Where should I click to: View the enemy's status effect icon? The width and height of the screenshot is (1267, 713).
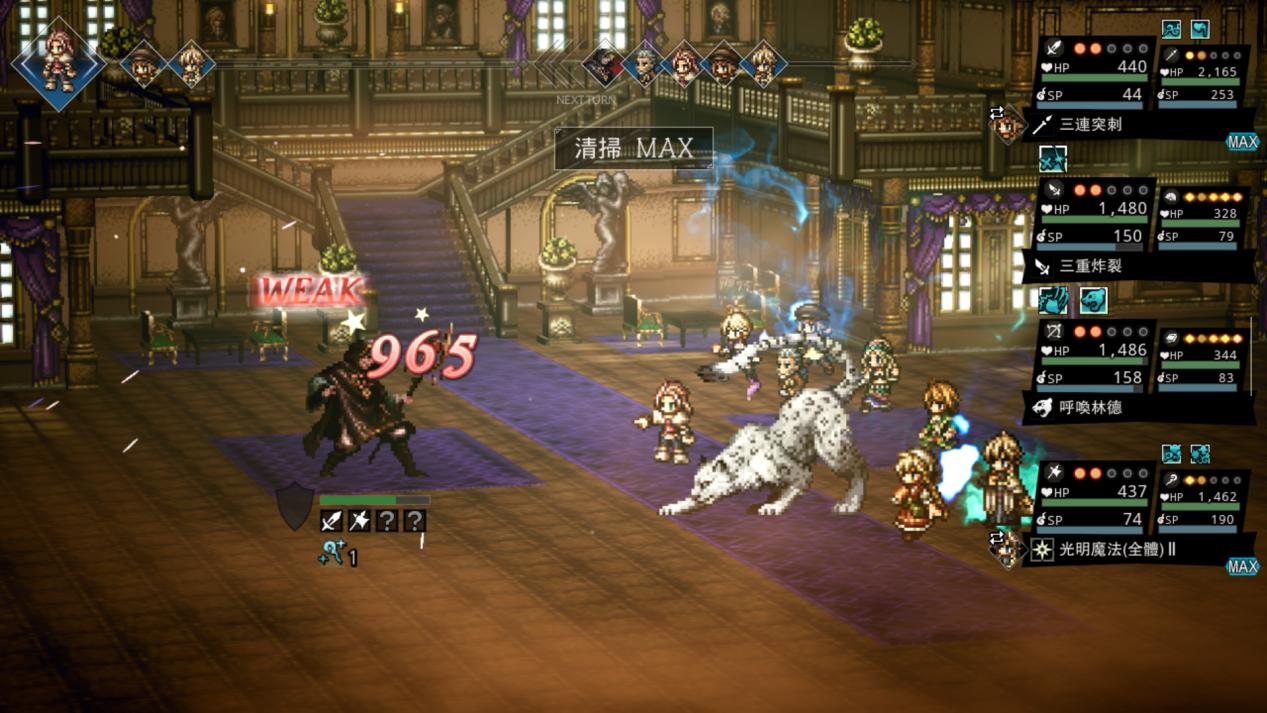(x=333, y=553)
